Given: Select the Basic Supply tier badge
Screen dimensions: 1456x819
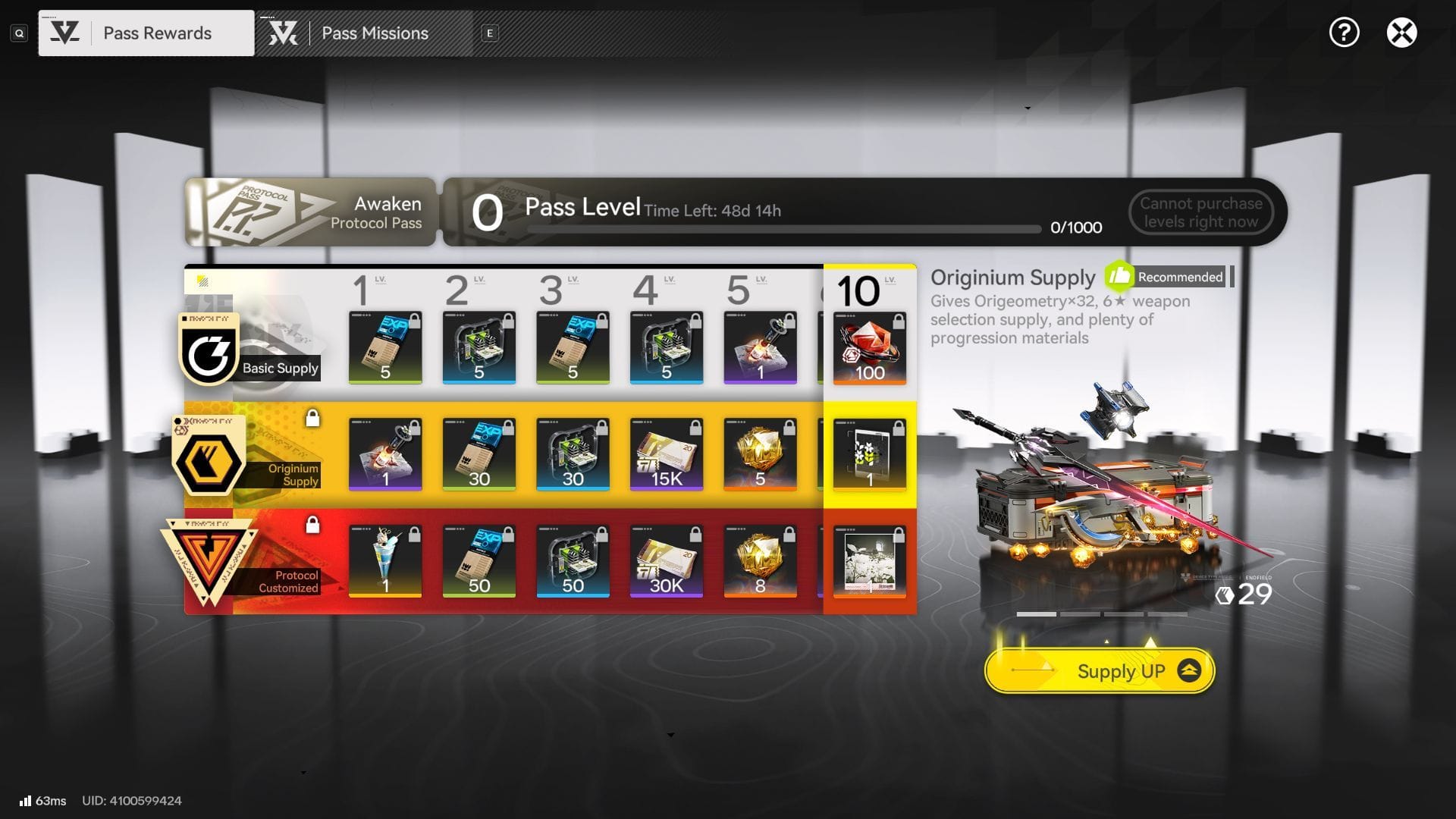Looking at the screenshot, I should pyautogui.click(x=209, y=350).
